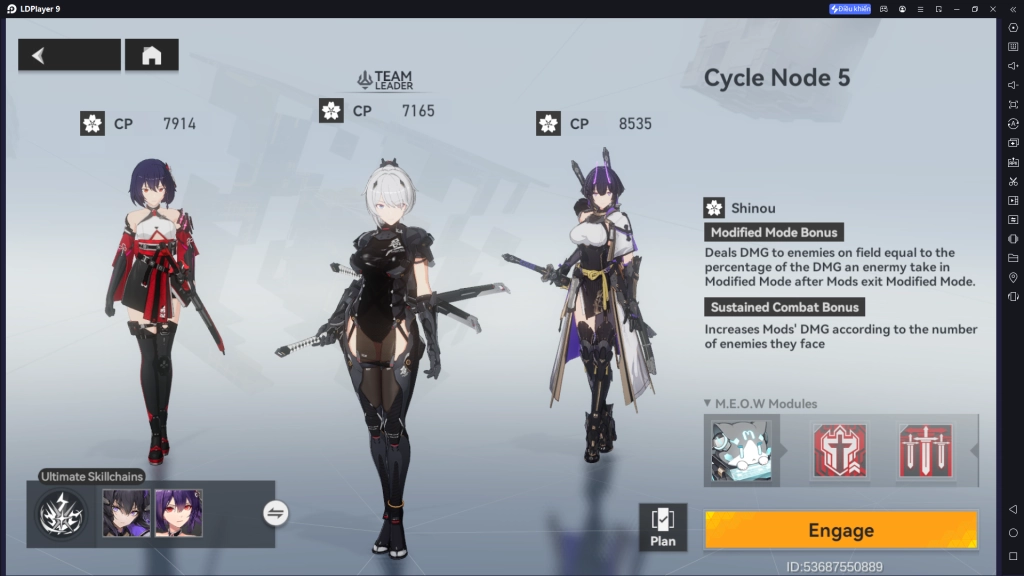
Task: Collapse the M.E.O.W Modules section
Action: [x=708, y=404]
